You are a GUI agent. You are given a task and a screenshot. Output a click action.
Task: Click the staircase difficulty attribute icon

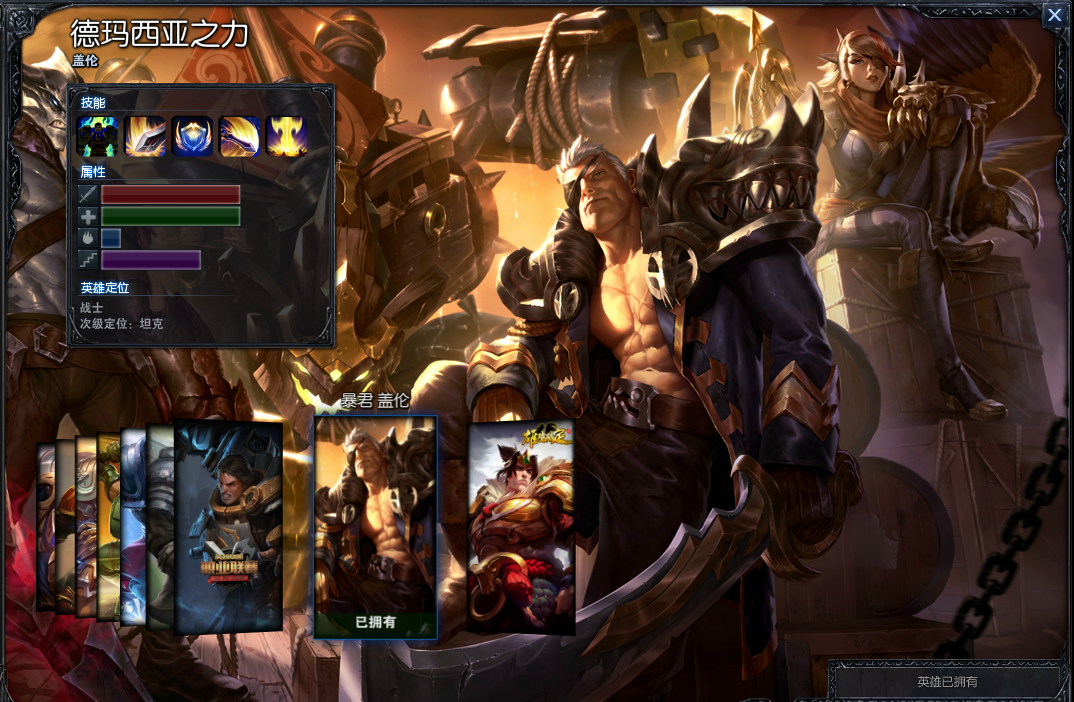[x=88, y=260]
